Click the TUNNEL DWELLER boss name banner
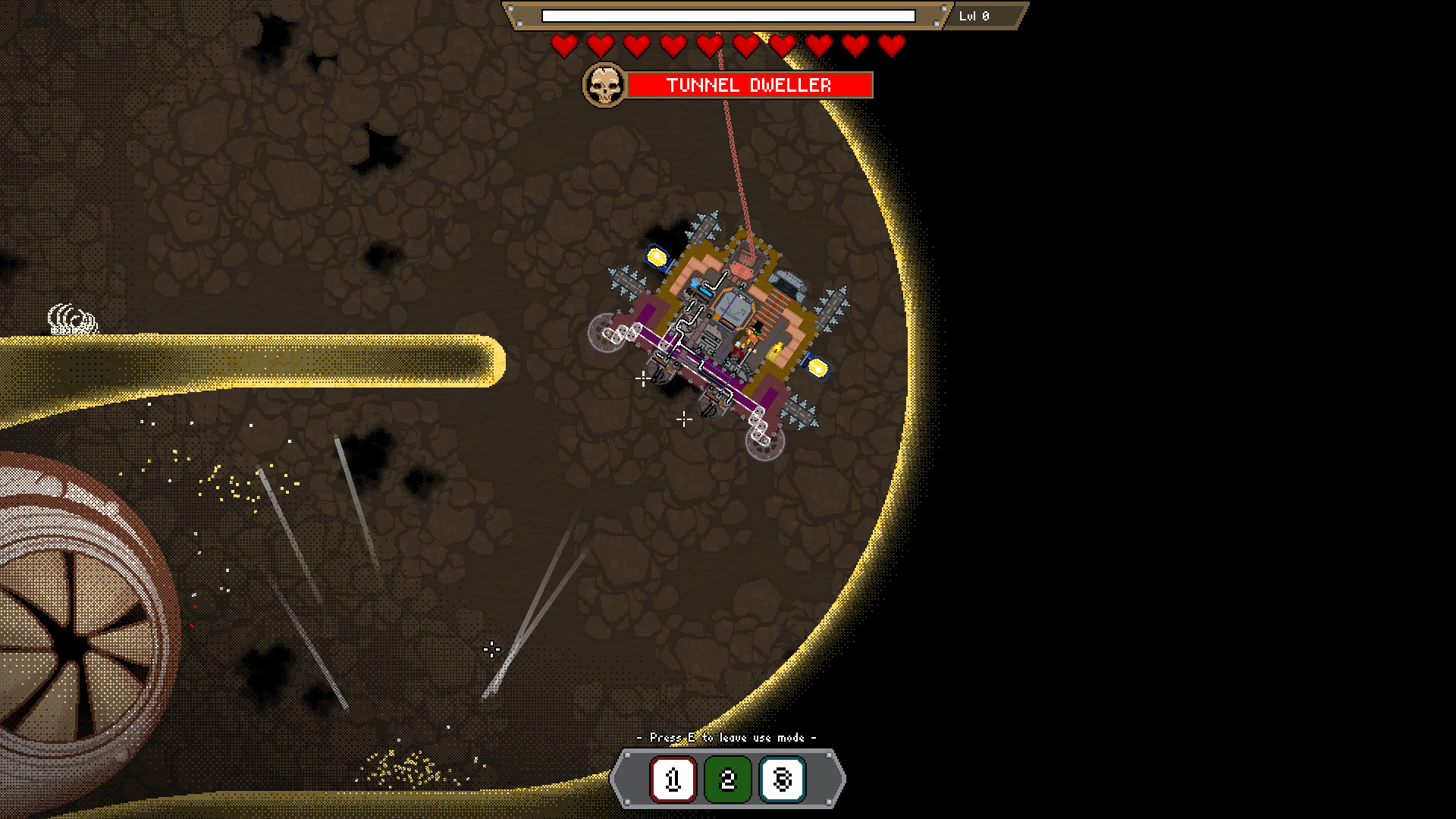Viewport: 1456px width, 819px height. (748, 85)
